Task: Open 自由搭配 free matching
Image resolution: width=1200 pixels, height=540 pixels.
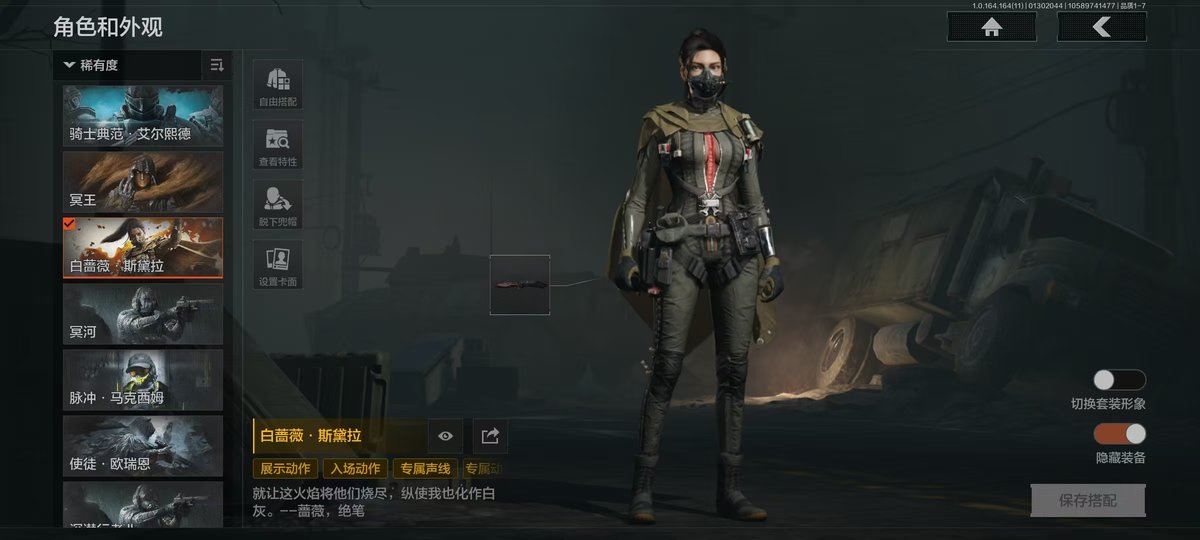Action: [277, 84]
